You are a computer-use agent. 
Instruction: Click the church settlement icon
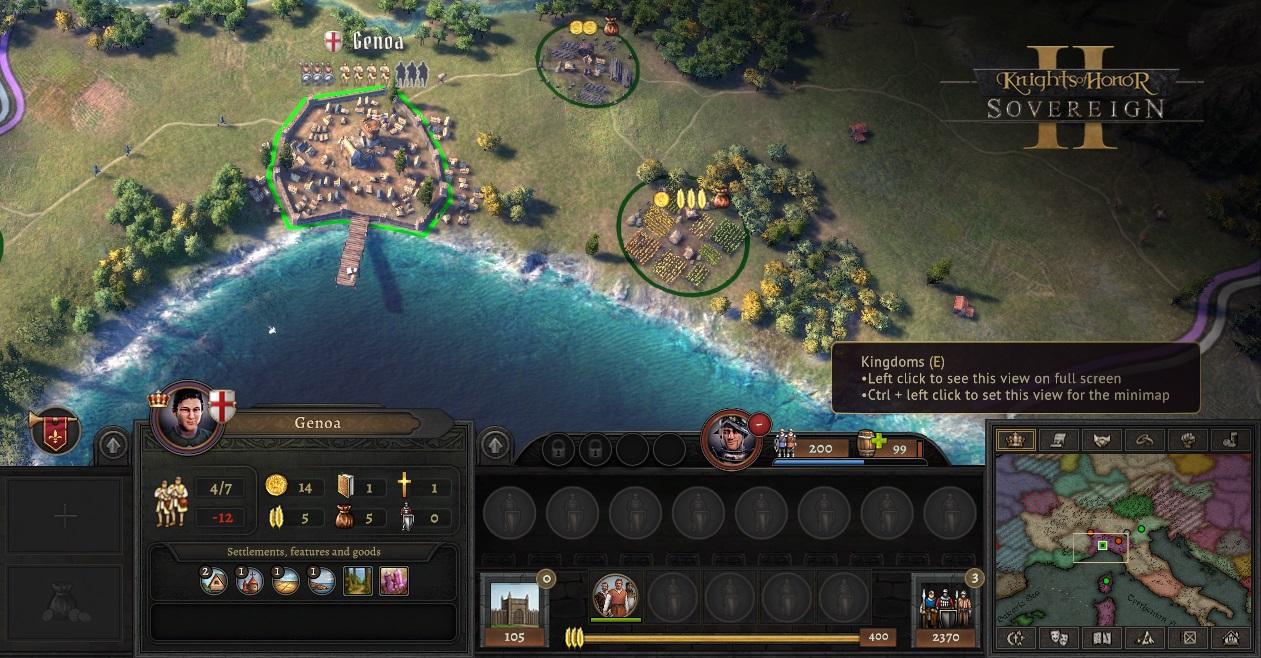click(249, 581)
